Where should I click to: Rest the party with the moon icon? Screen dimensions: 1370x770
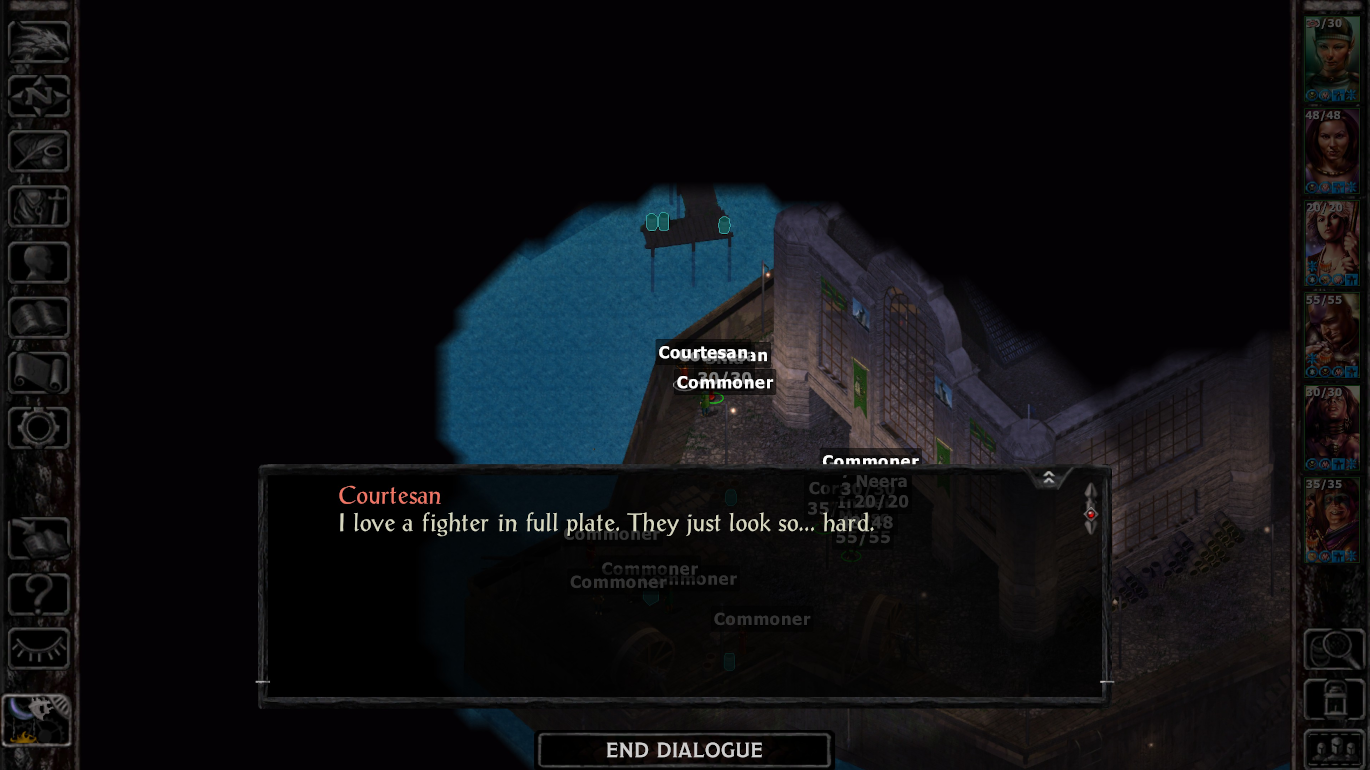pos(37,720)
